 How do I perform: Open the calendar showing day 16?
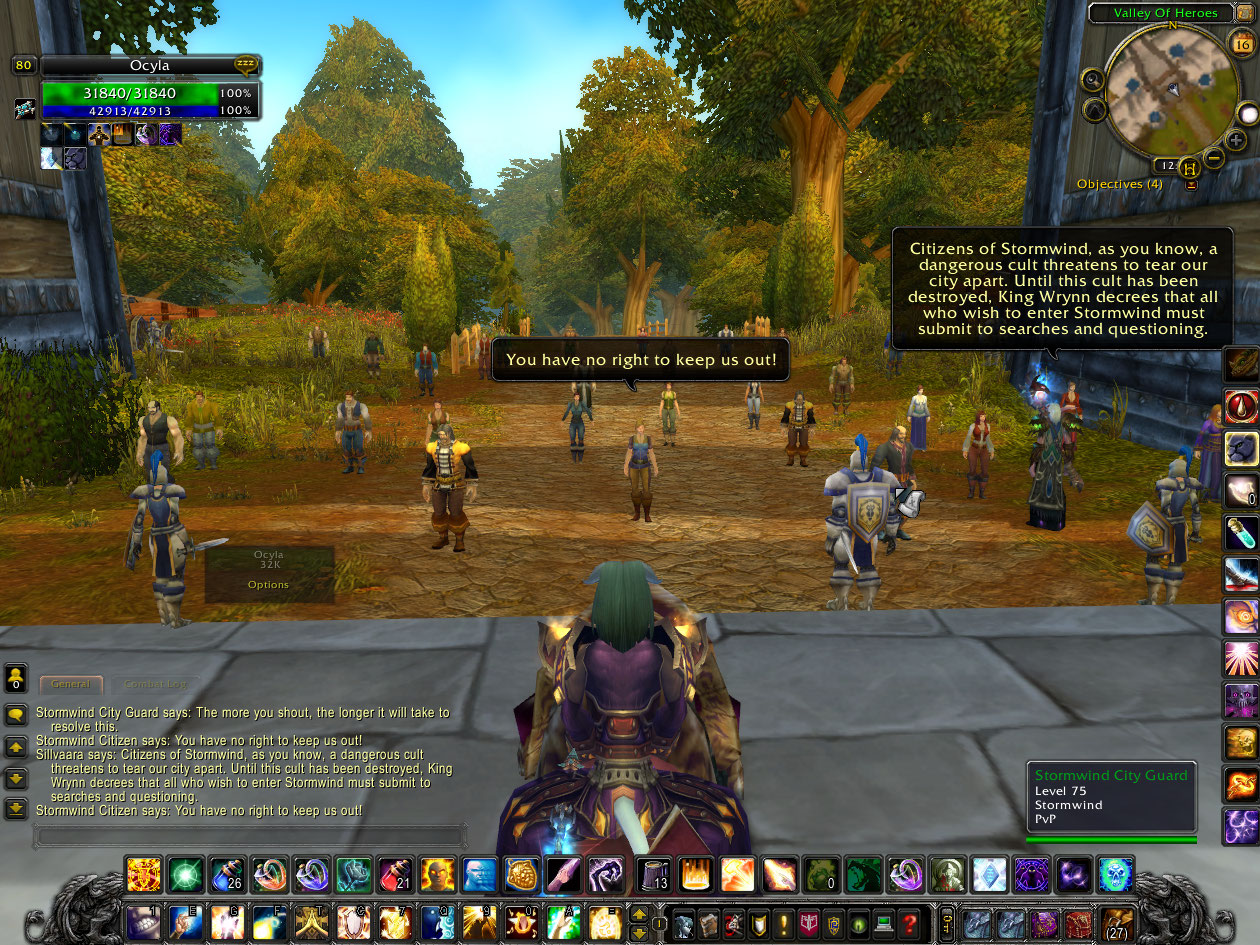[x=1241, y=44]
